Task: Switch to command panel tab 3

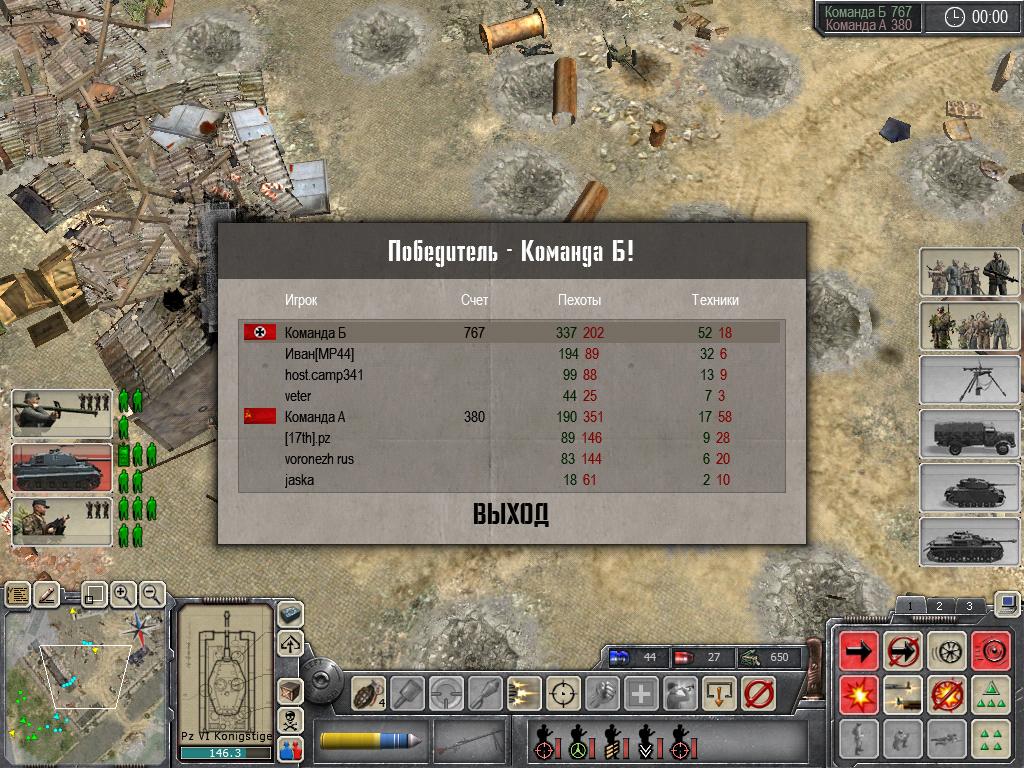Action: 969,606
